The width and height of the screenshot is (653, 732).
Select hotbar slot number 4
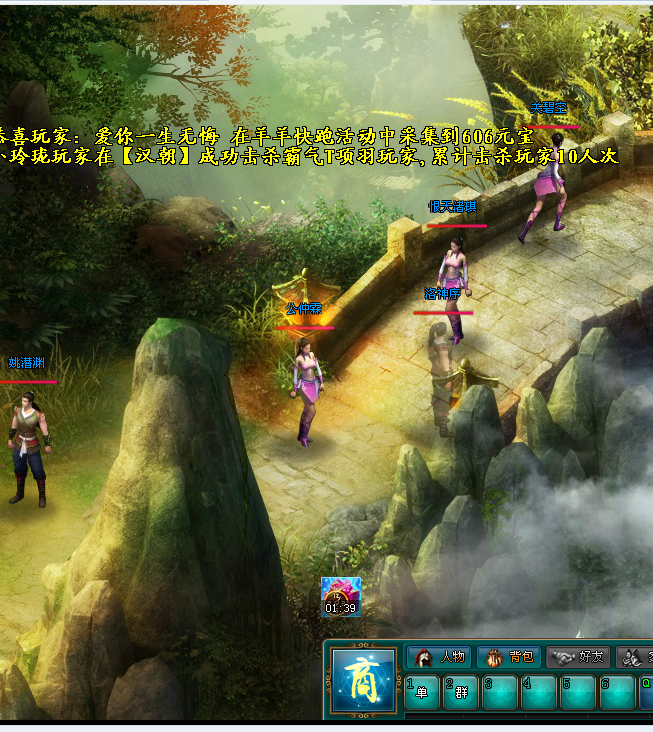pos(539,692)
